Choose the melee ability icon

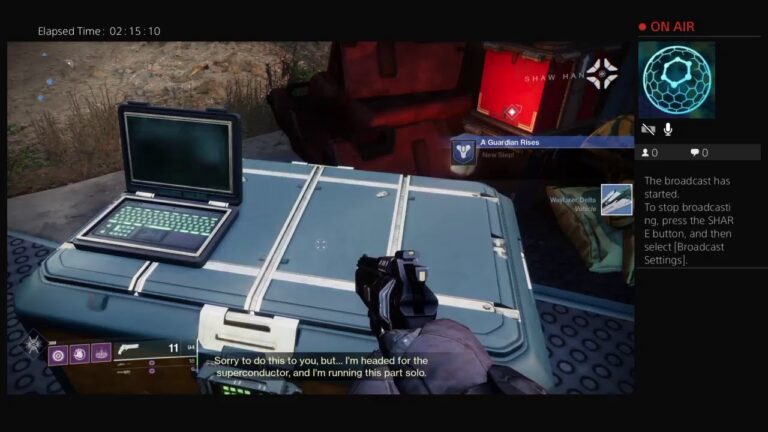79,354
